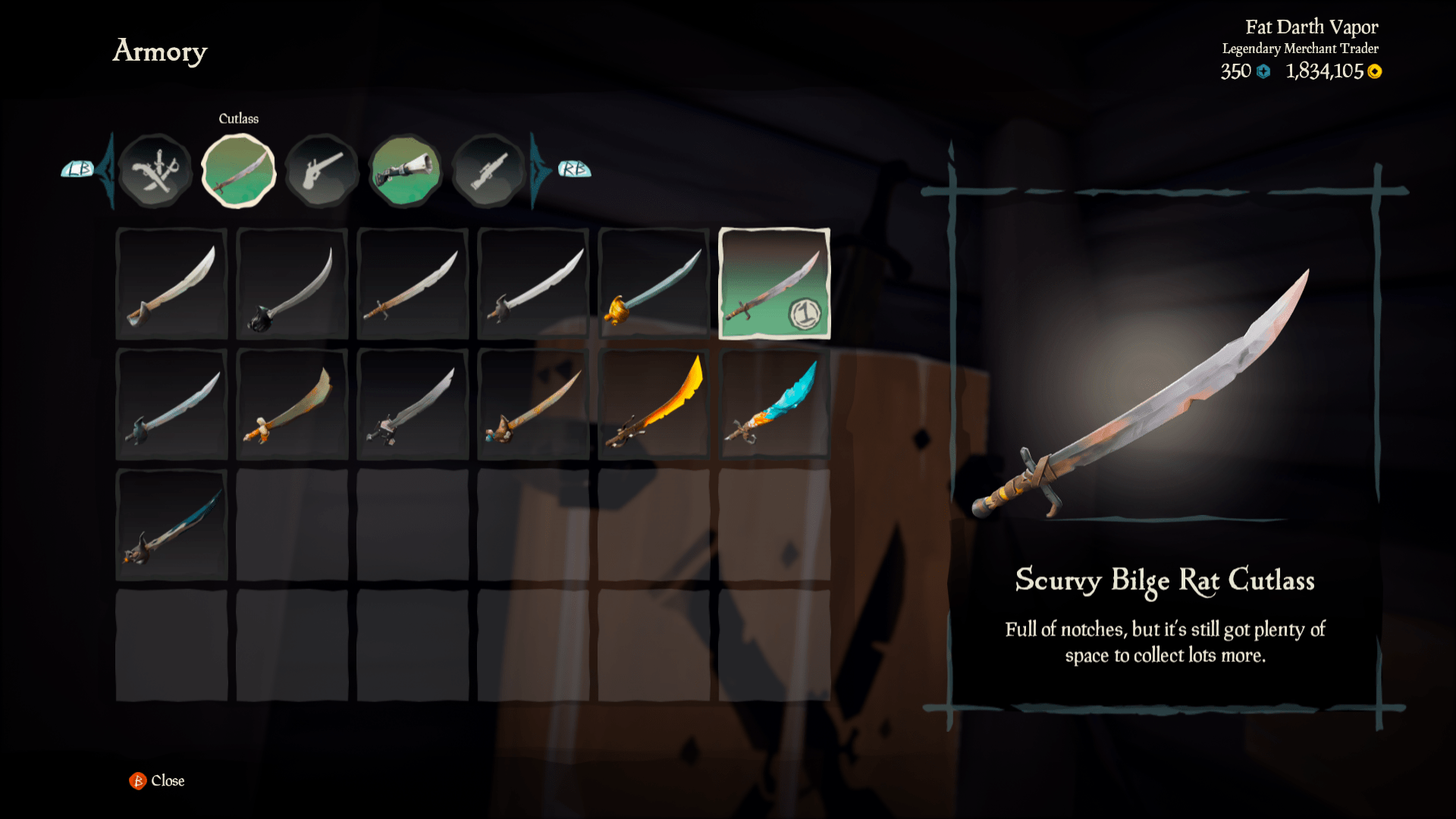This screenshot has width=1456, height=819.
Task: Open the Blunderbuss category icon
Action: point(405,170)
